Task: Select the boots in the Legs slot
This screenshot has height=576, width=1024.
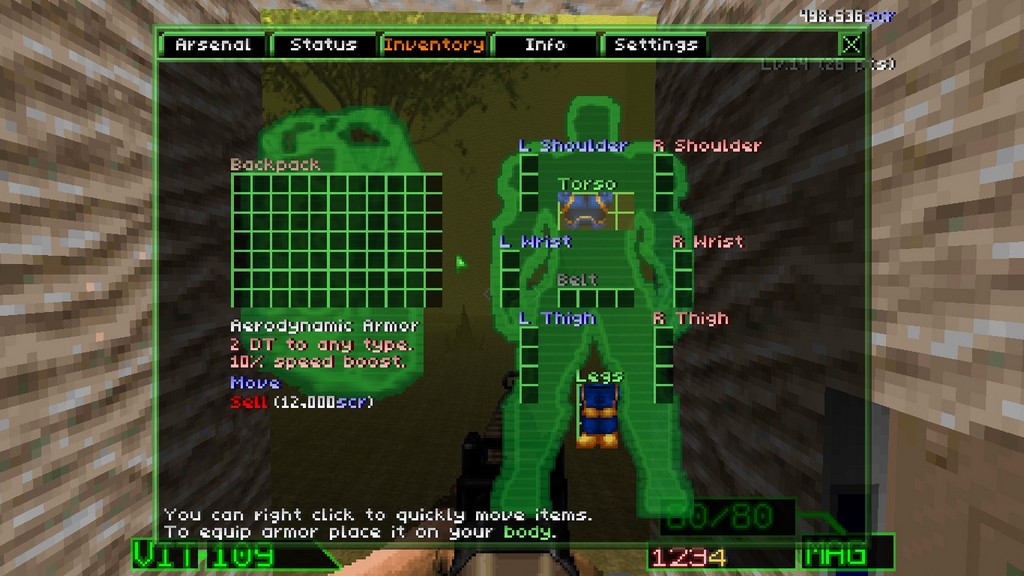Action: tap(597, 416)
